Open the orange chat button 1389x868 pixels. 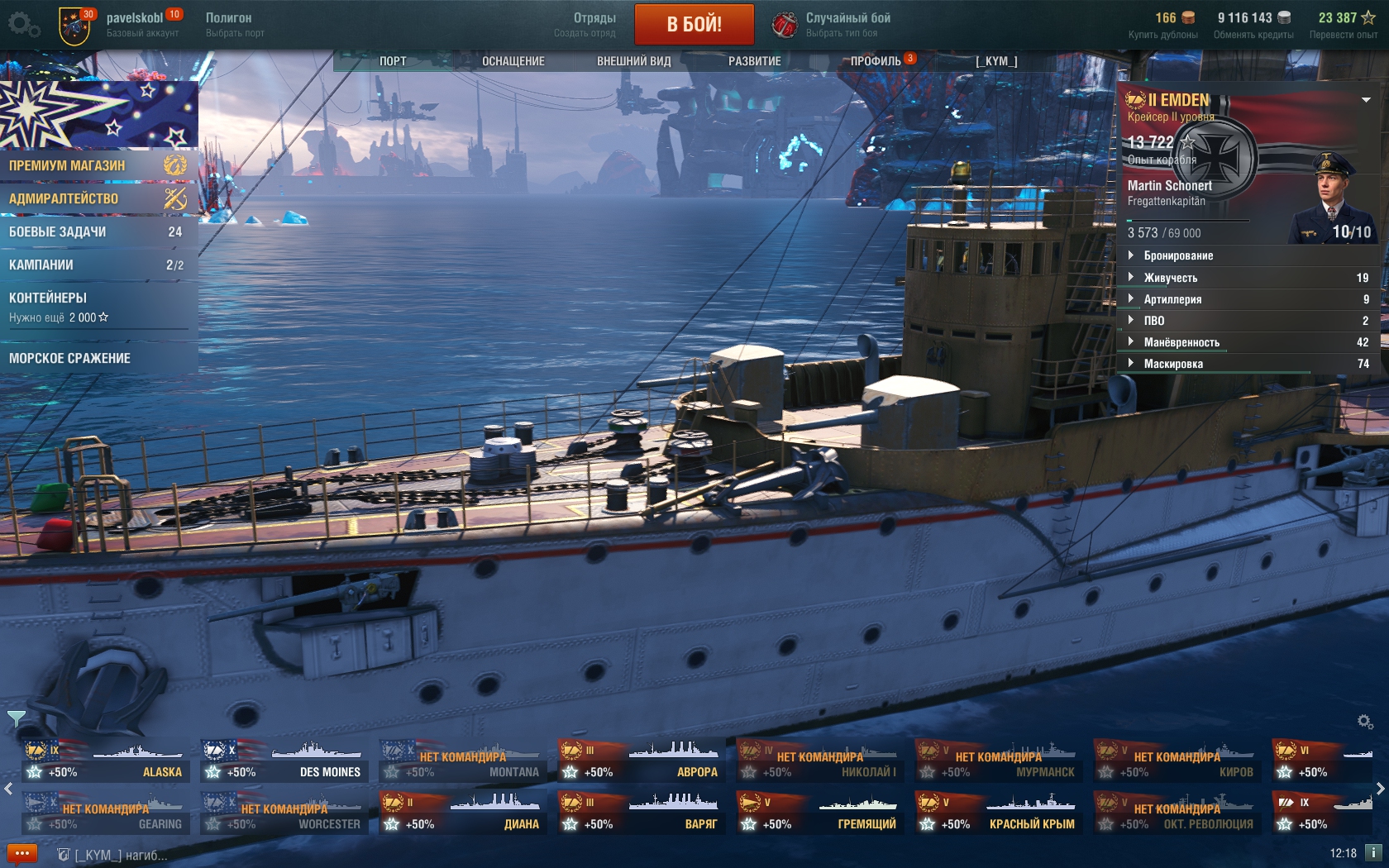point(22,853)
